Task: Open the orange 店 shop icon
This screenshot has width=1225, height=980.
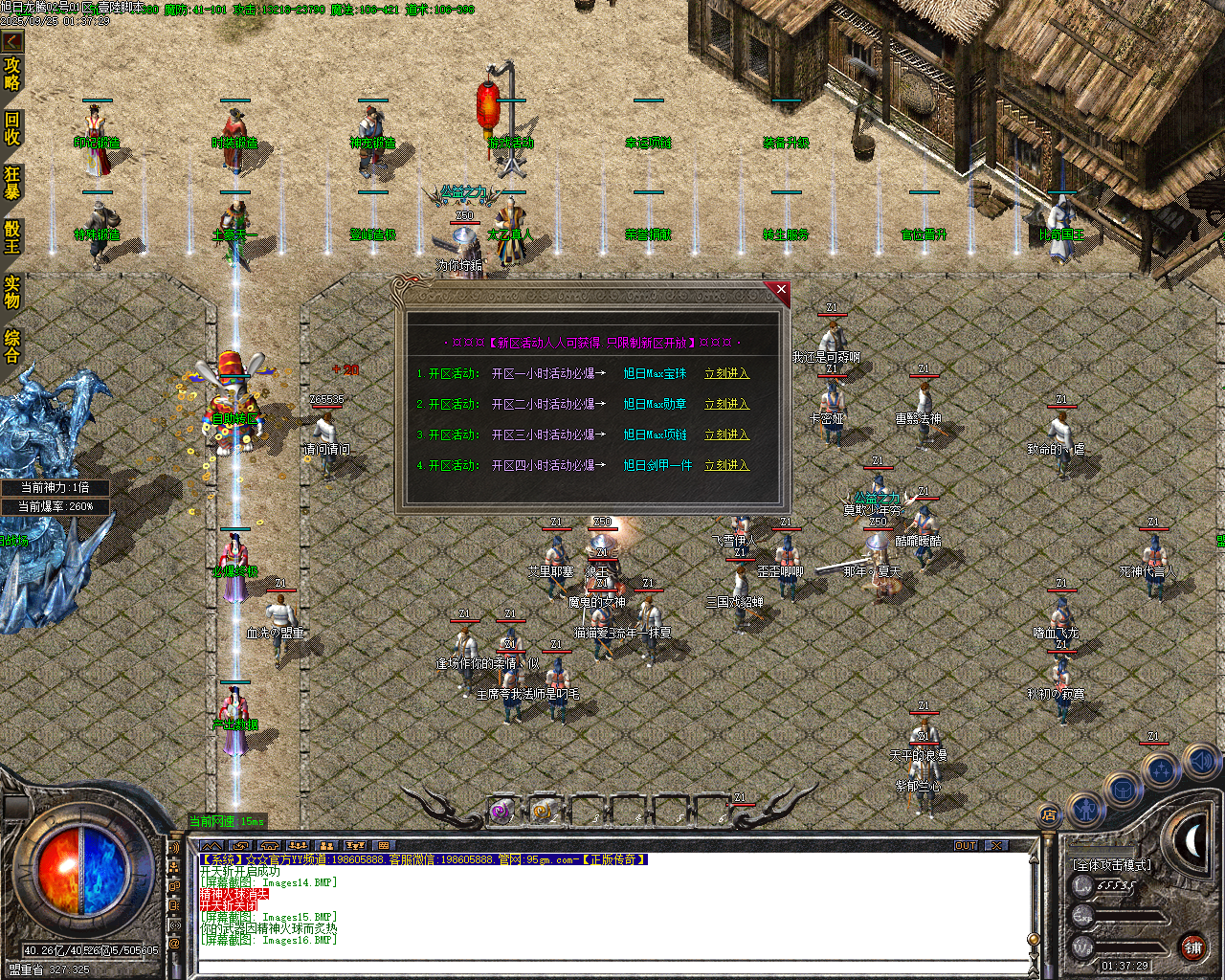Action: (x=1048, y=815)
